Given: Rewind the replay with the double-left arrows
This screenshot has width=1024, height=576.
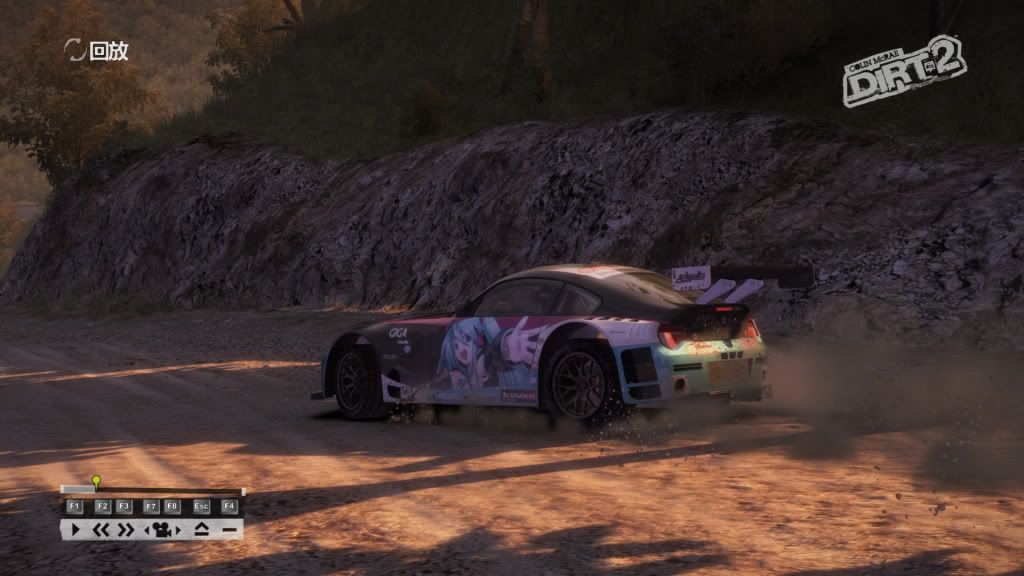Looking at the screenshot, I should click(101, 529).
